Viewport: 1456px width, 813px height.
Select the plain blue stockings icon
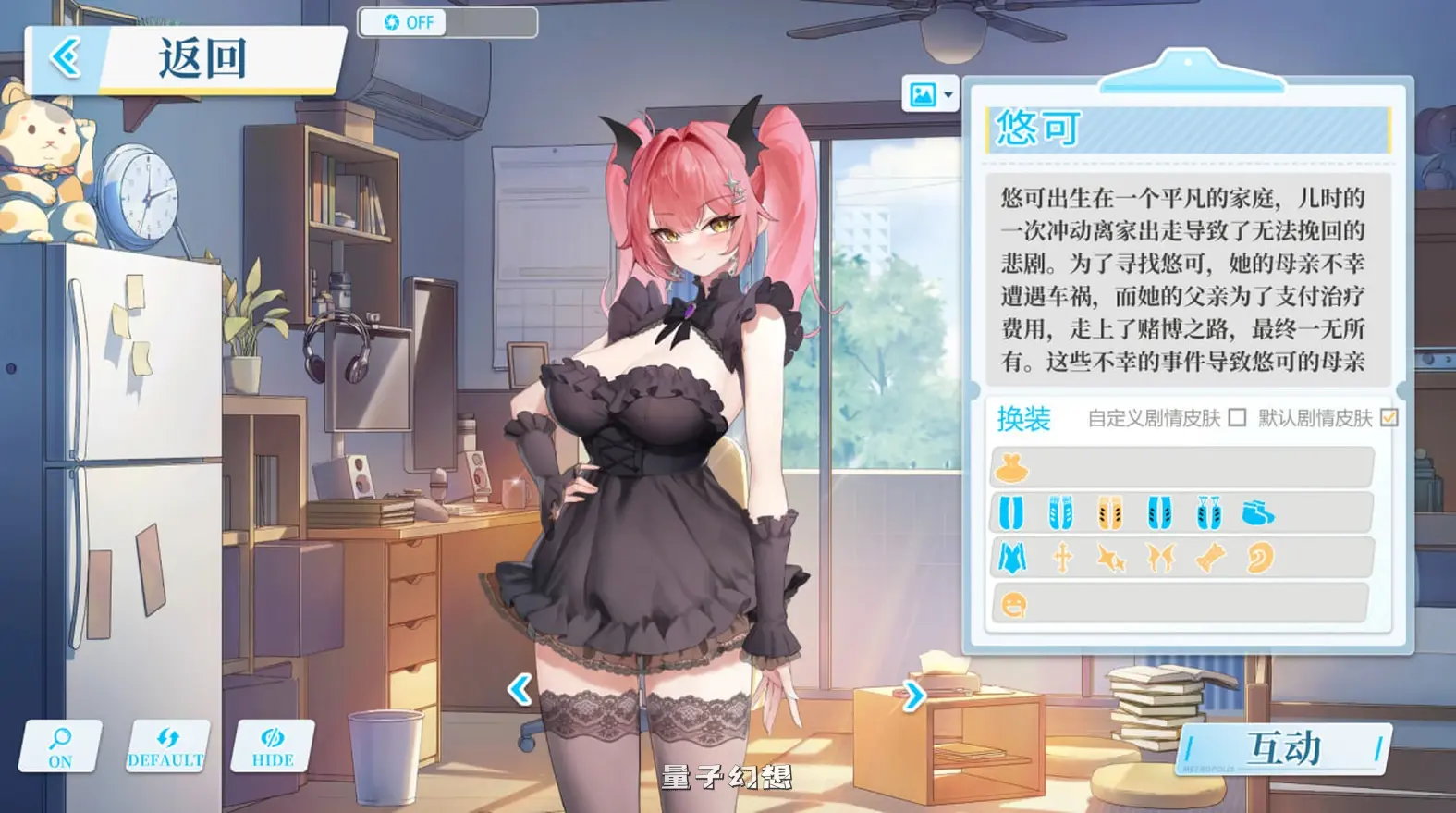(1011, 513)
